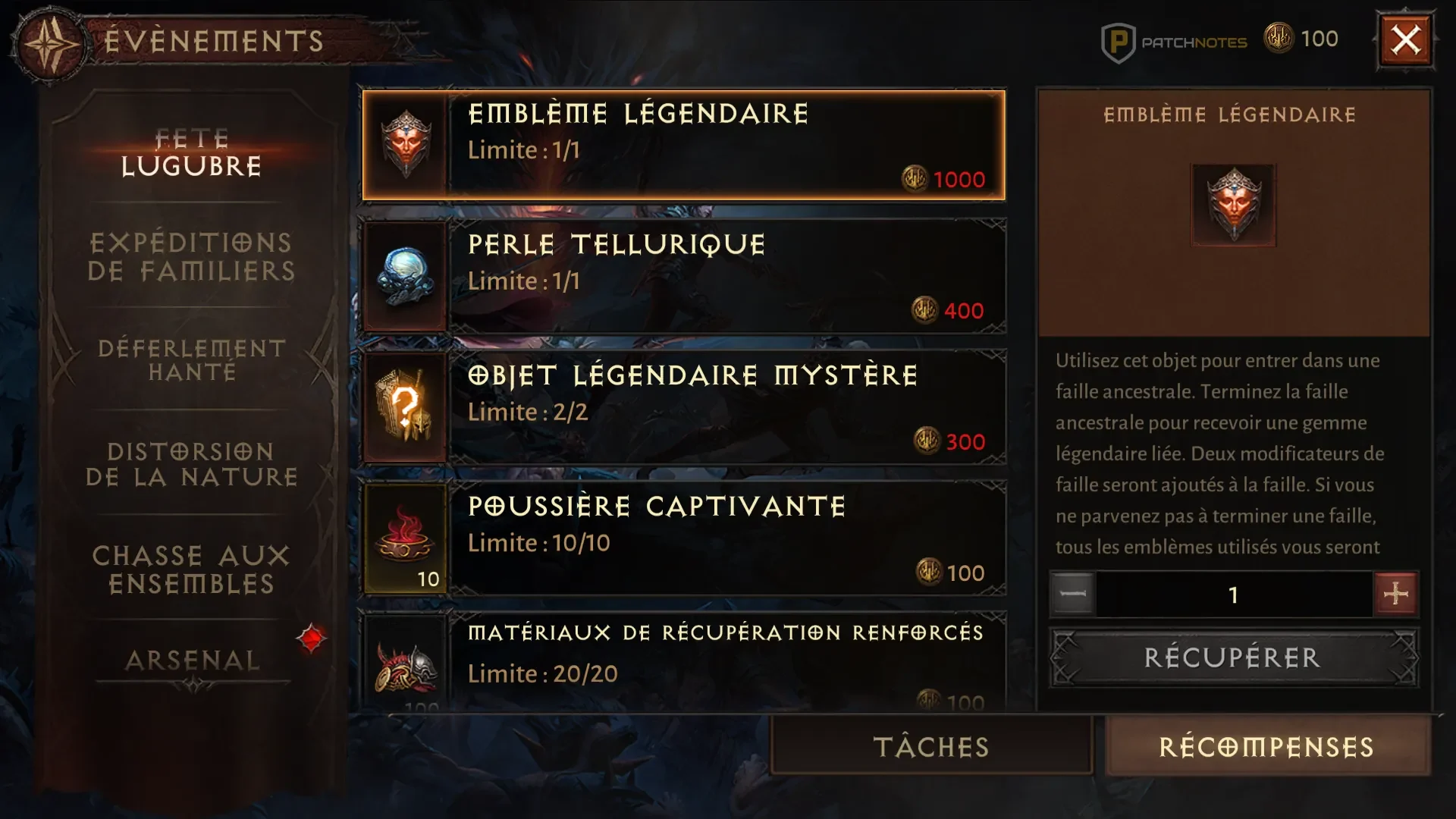Image resolution: width=1456 pixels, height=819 pixels.
Task: Click the Récupérer button
Action: tap(1233, 657)
